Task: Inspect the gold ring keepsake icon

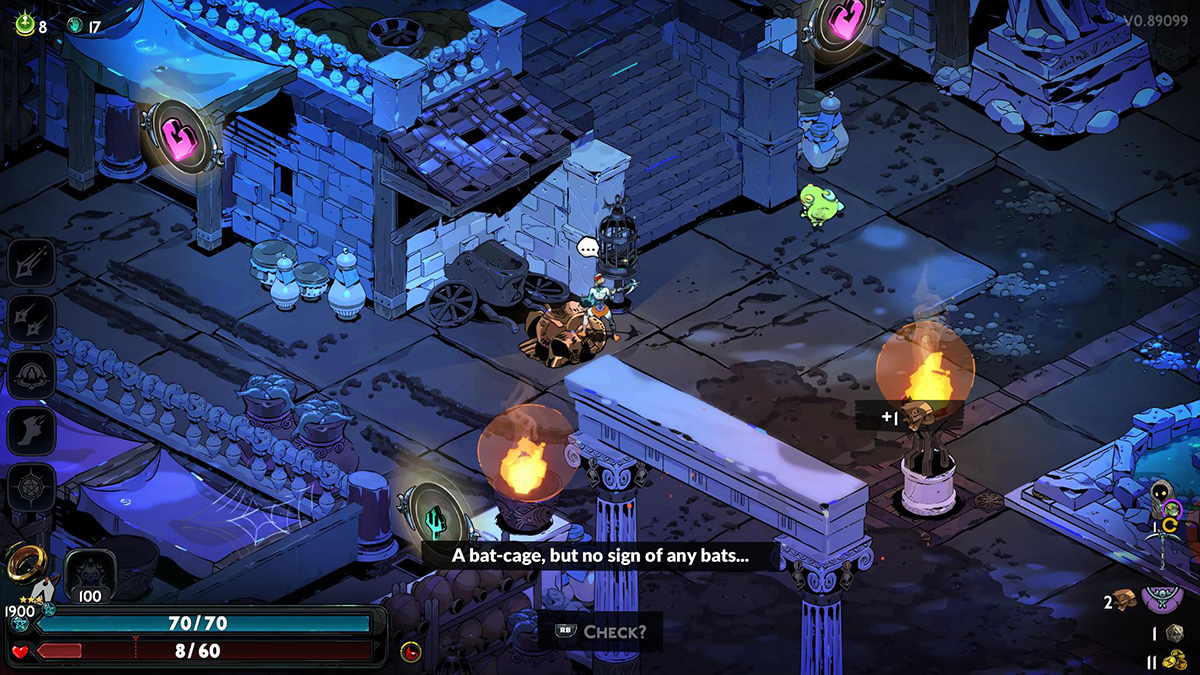Action: coord(24,564)
